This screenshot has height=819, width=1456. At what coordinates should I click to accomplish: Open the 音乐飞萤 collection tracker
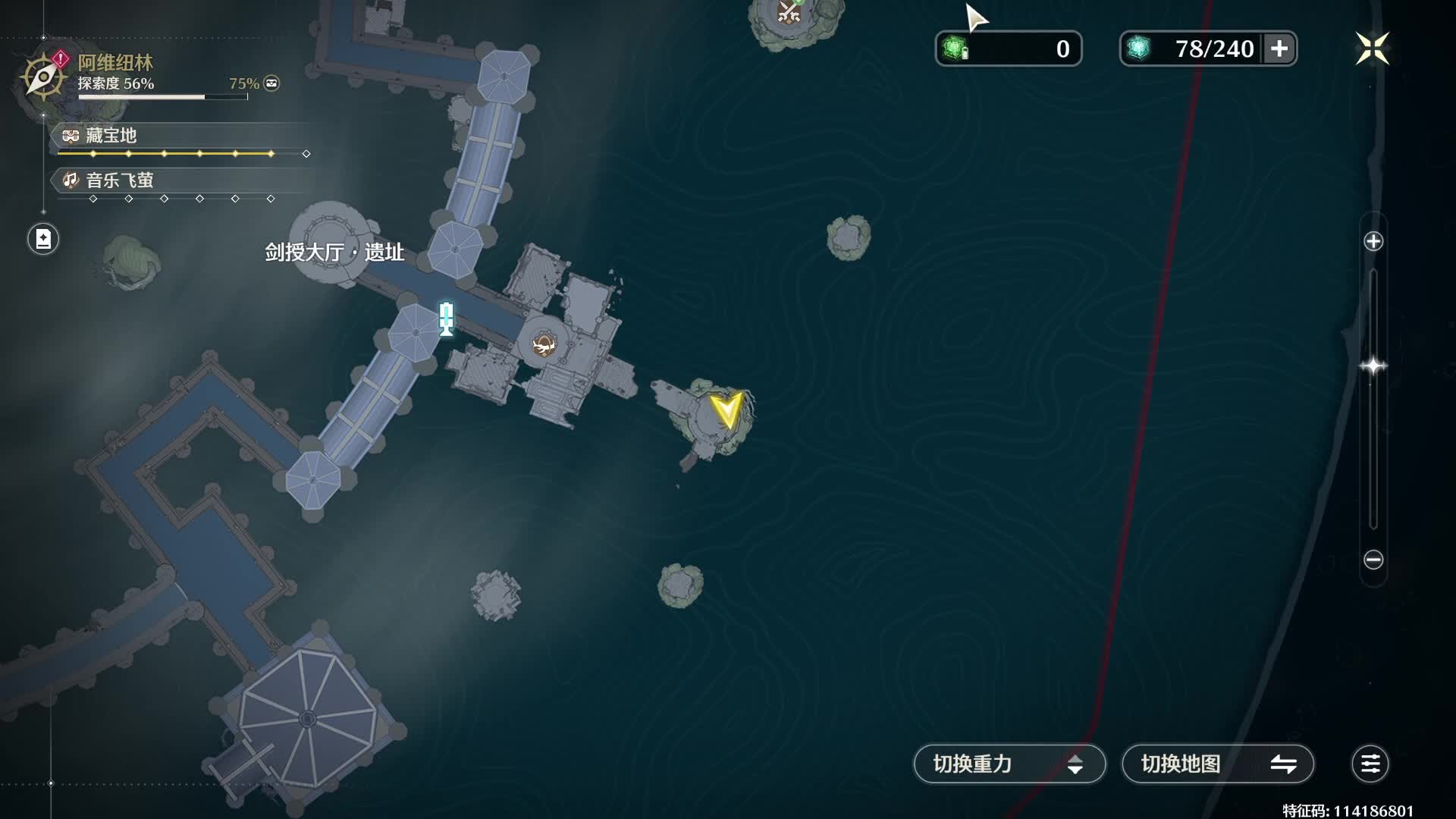coord(118,180)
